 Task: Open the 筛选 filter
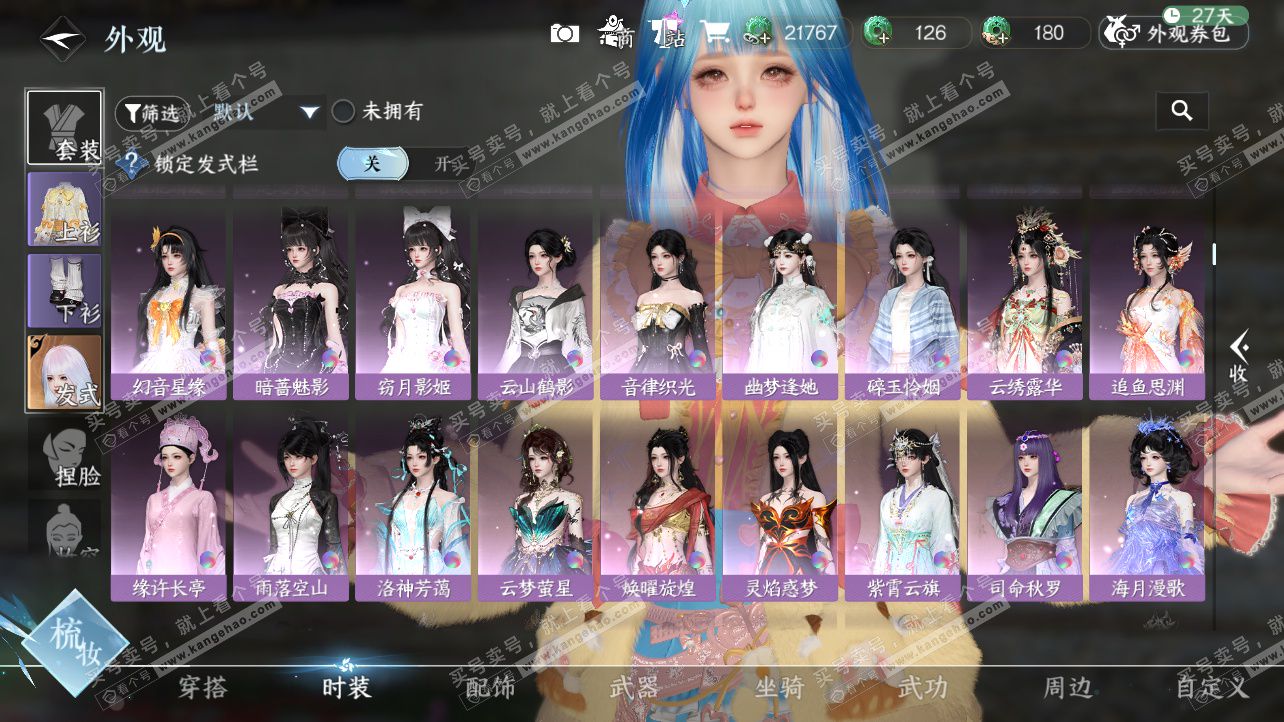tap(150, 113)
